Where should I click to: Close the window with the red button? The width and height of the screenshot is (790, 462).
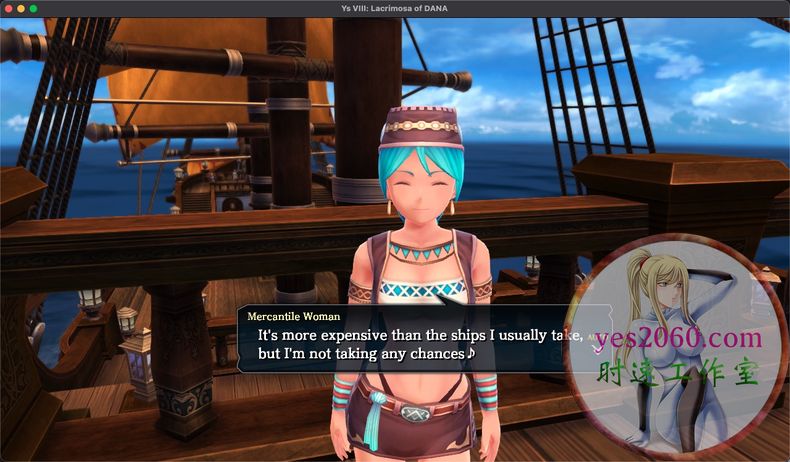(8, 8)
